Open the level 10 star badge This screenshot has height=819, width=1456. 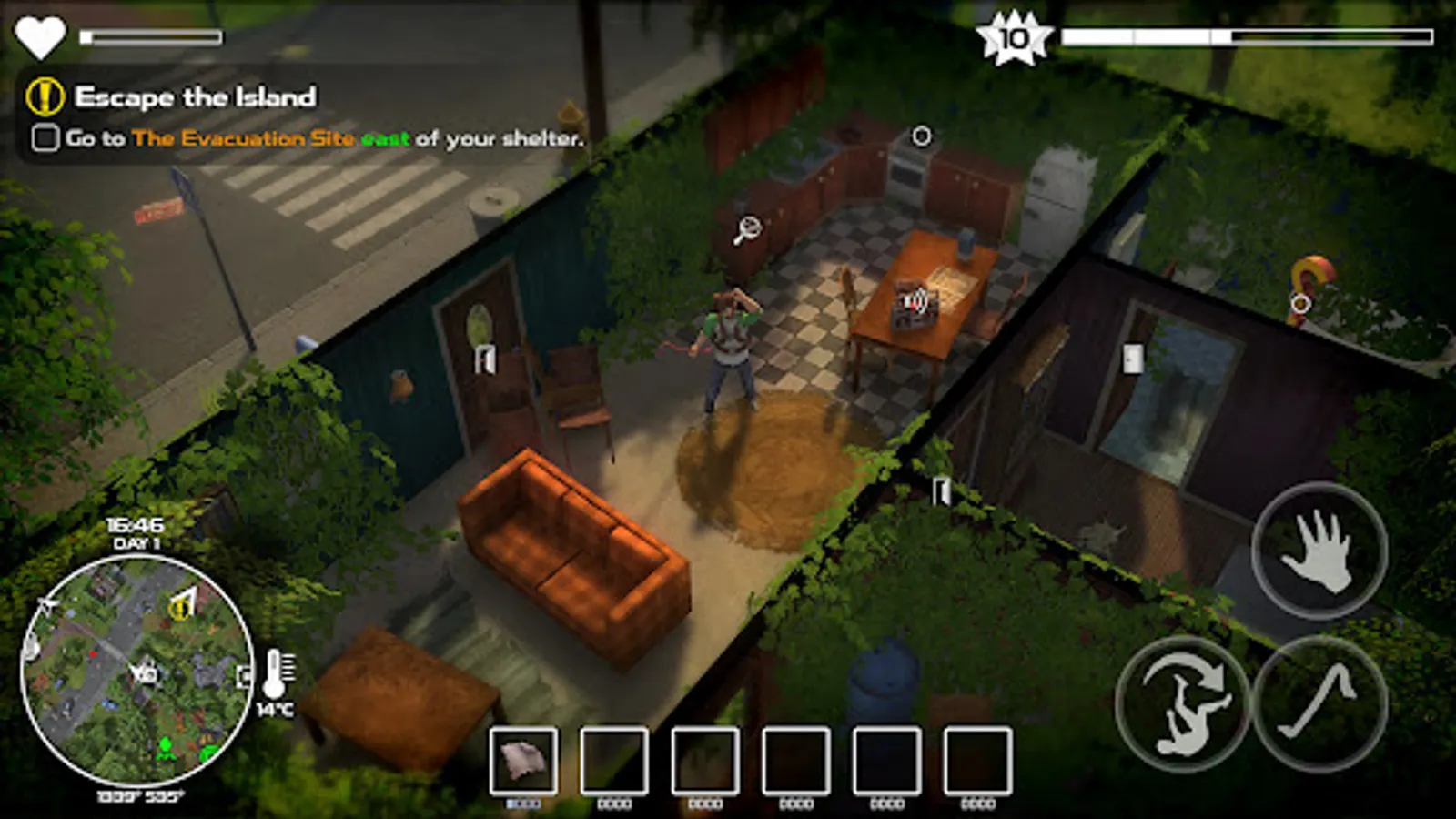tap(1013, 38)
